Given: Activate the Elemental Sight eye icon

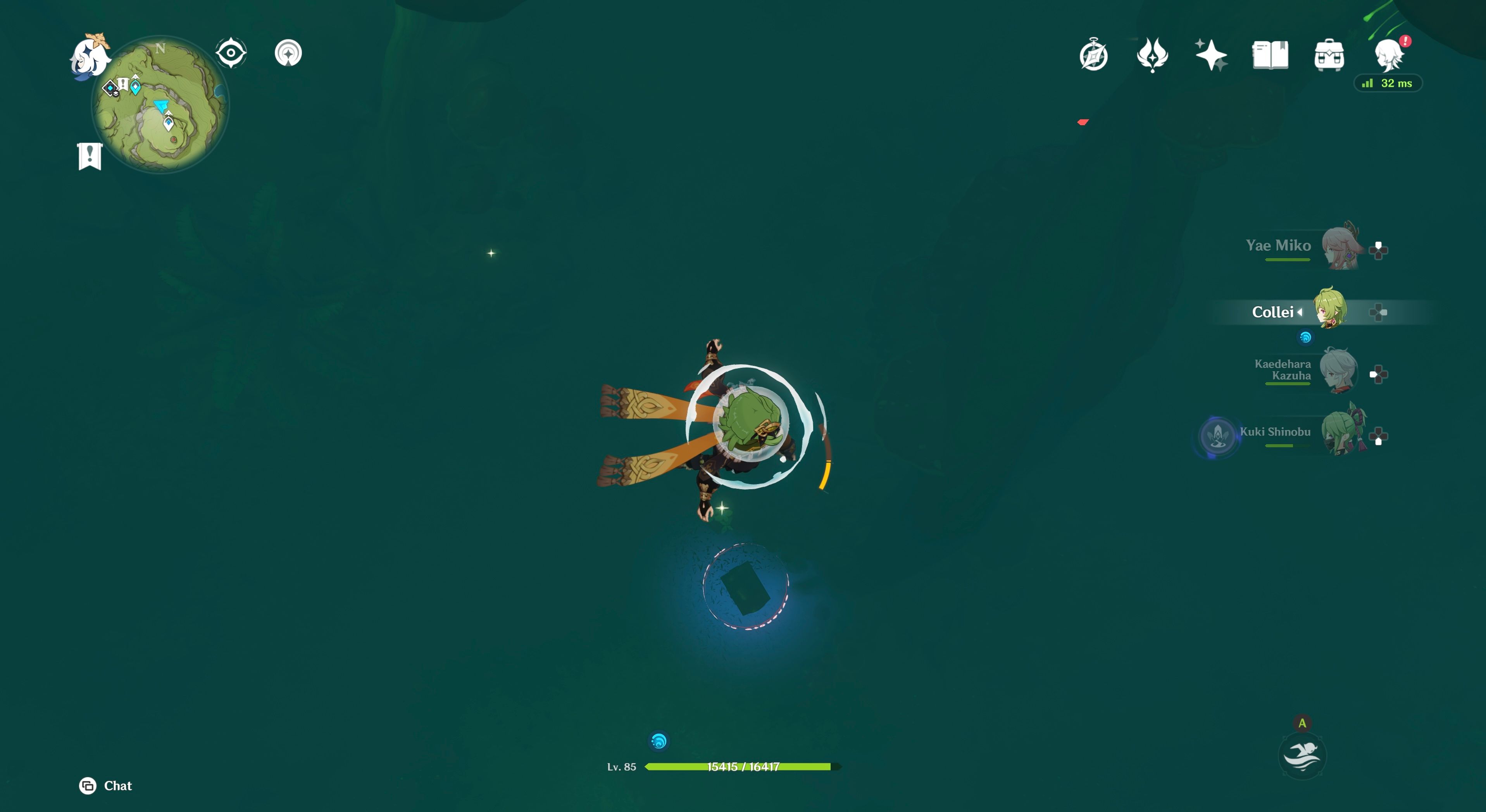Looking at the screenshot, I should (x=231, y=52).
